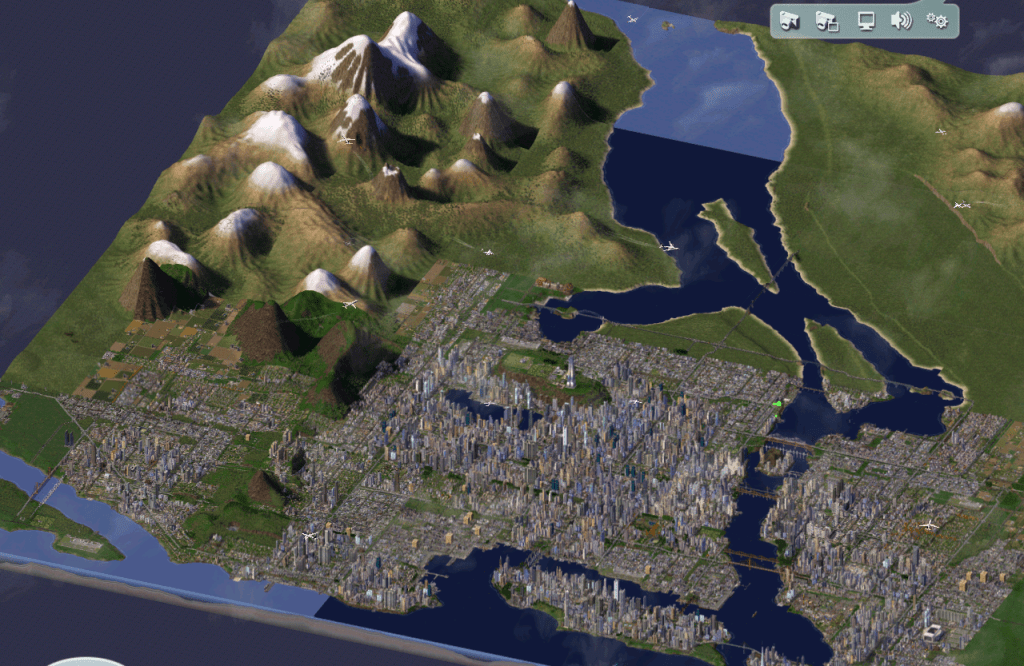Click the camera with region frame icon
This screenshot has height=666, width=1024.
pos(827,21)
